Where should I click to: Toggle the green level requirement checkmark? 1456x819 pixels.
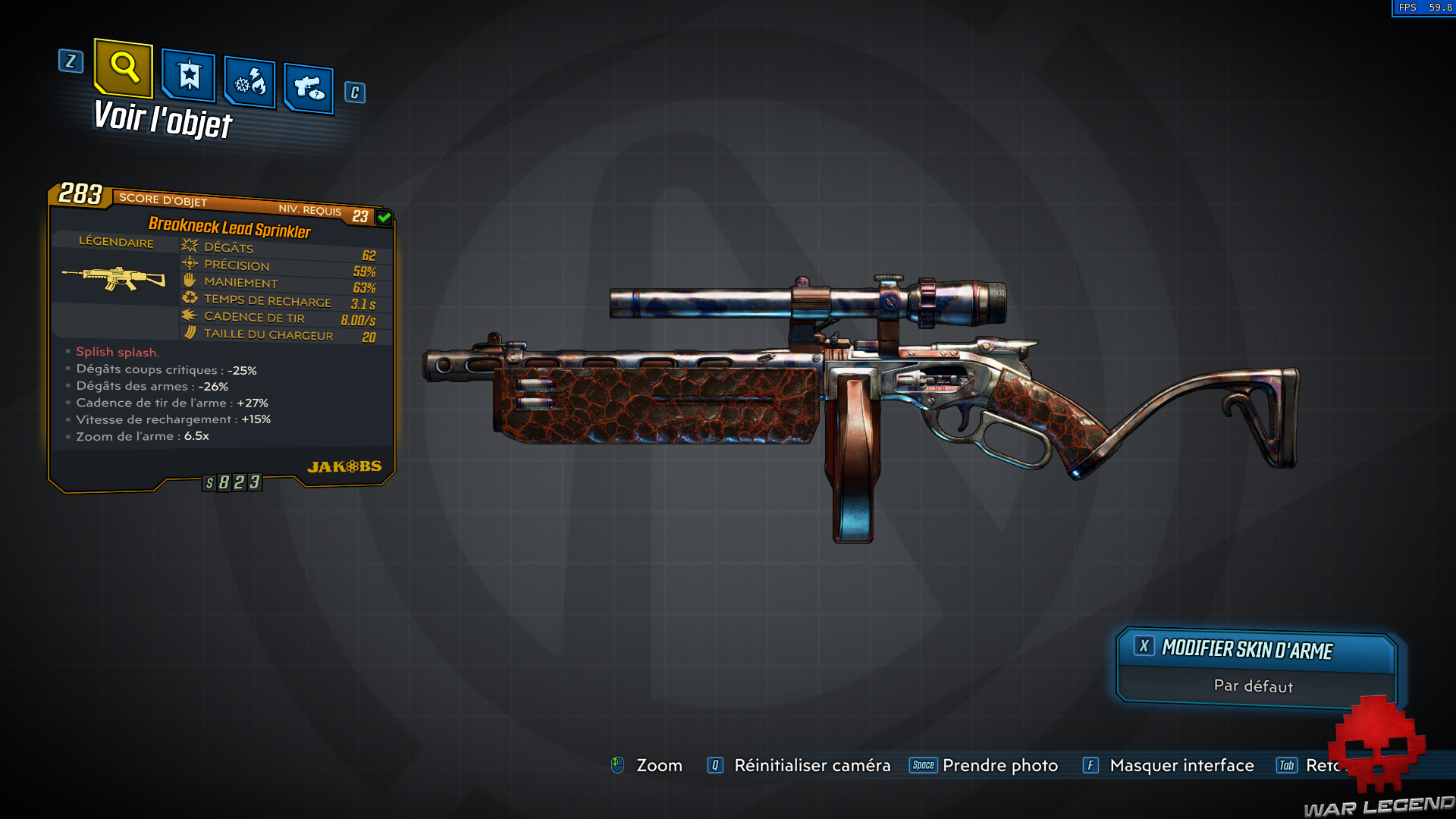(384, 217)
